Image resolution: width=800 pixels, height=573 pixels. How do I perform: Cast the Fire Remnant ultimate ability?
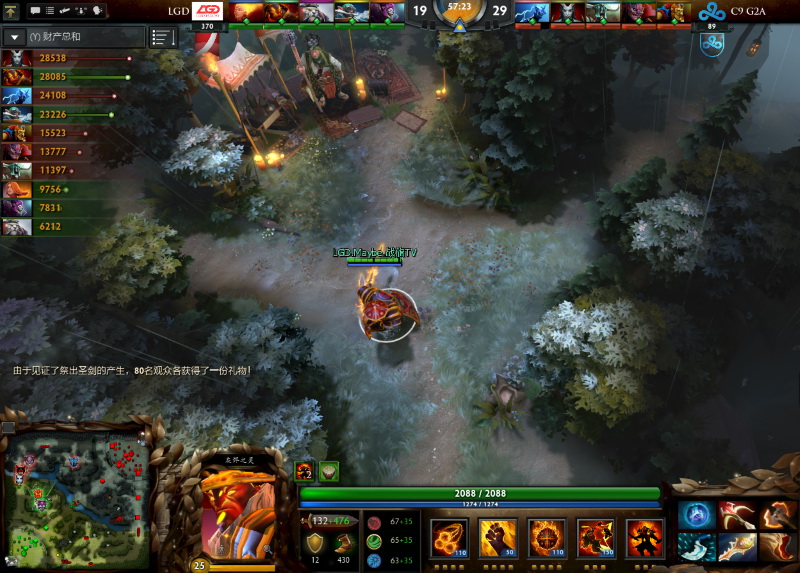tap(644, 537)
